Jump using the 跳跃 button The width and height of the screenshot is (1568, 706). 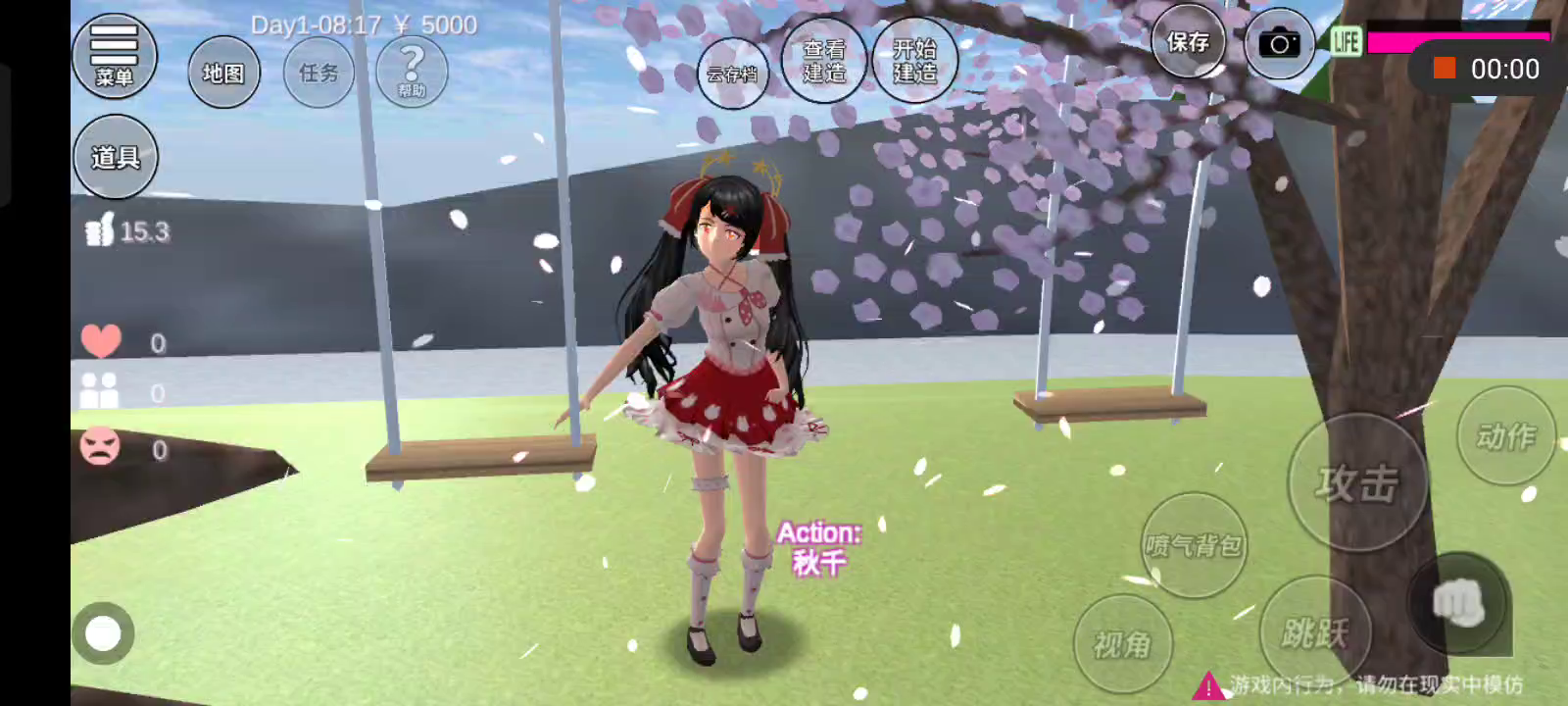coord(1314,632)
